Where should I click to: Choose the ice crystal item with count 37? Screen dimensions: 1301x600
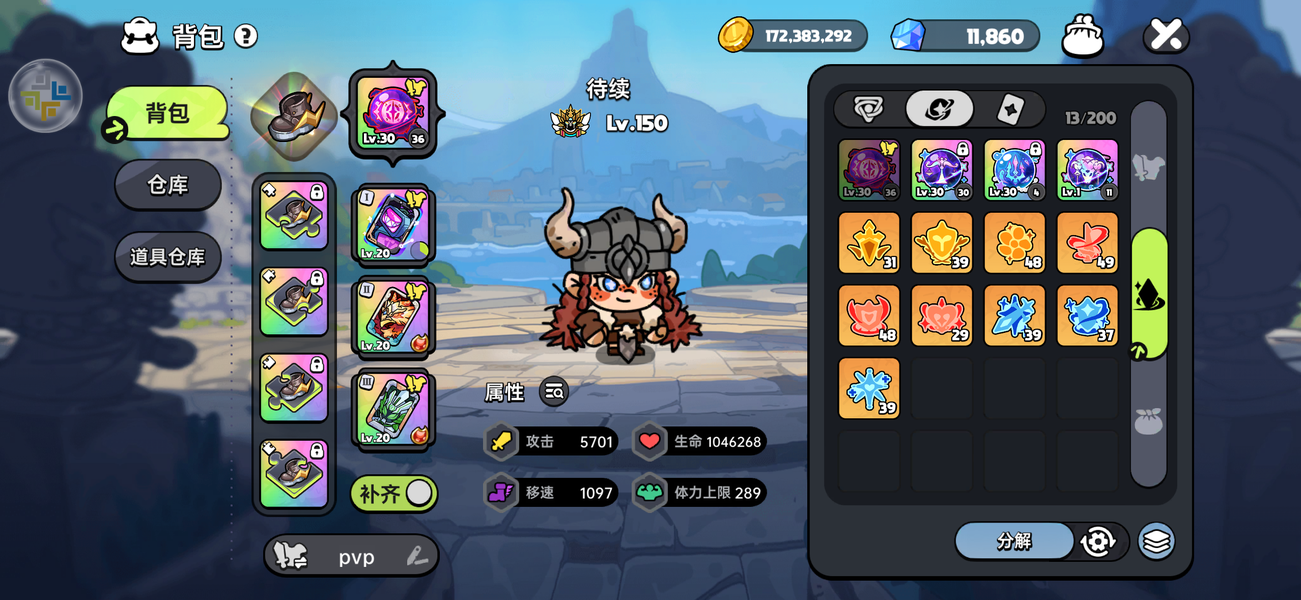[x=1087, y=315]
